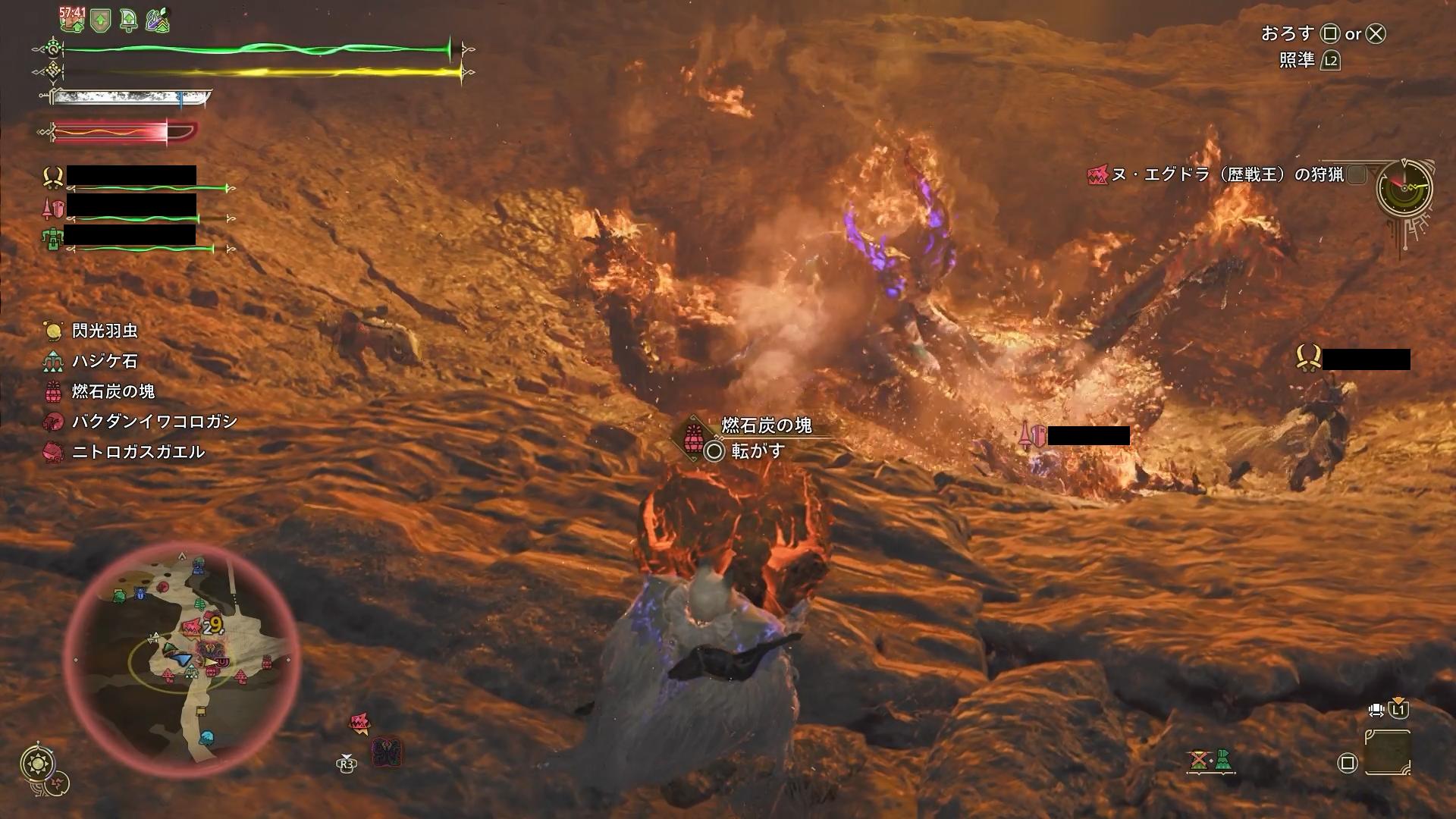Click the green shield buff icon

101,20
